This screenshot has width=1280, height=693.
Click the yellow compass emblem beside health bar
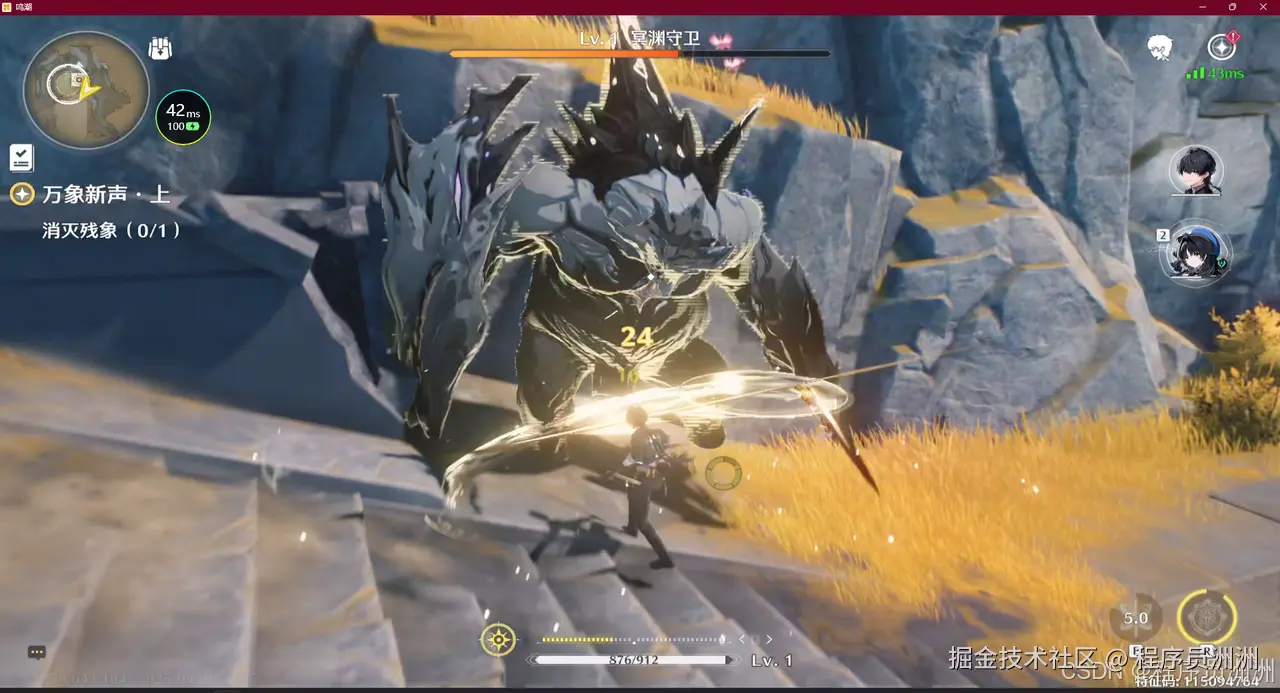click(x=498, y=639)
